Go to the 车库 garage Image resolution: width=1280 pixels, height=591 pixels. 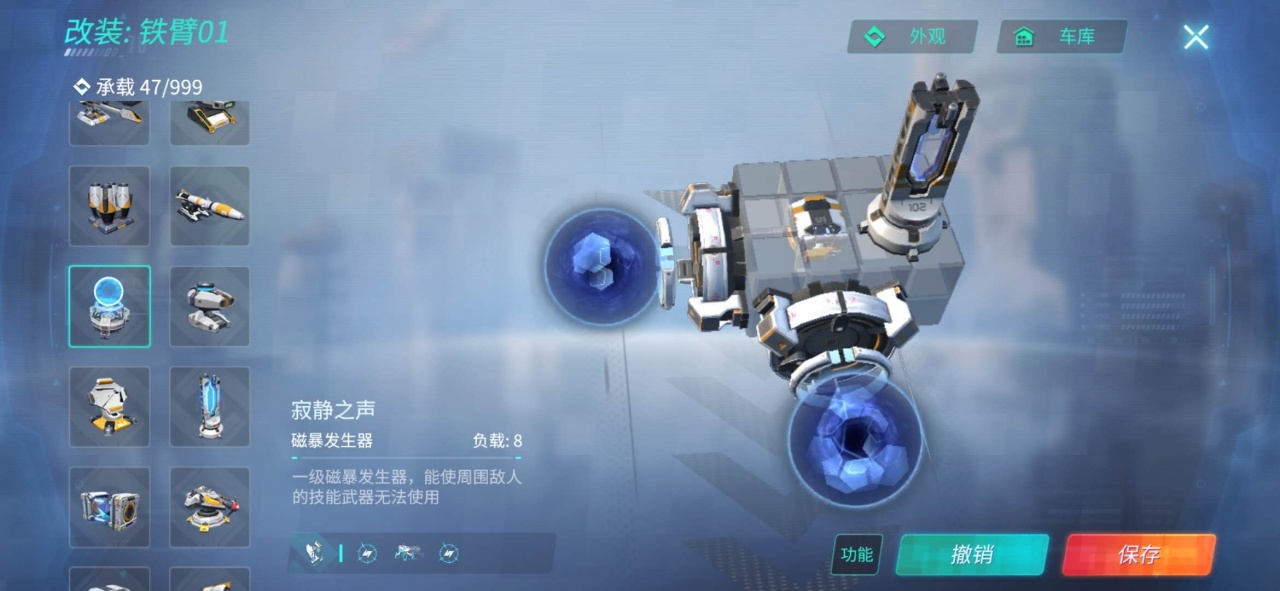(x=1061, y=37)
